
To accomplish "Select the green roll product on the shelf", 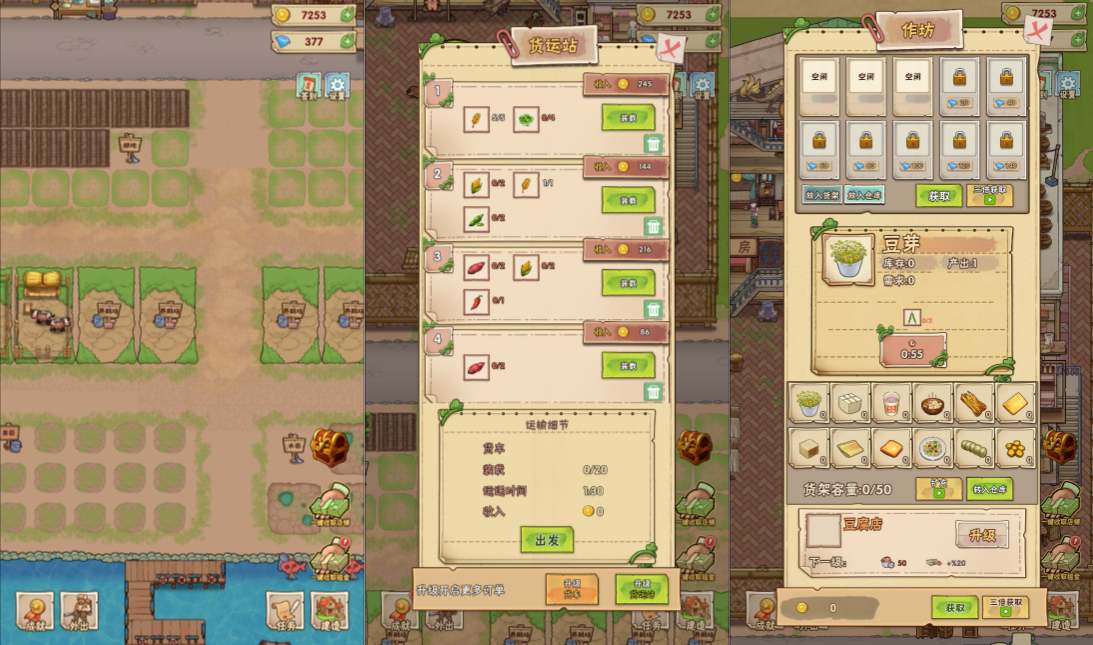I will point(975,449).
